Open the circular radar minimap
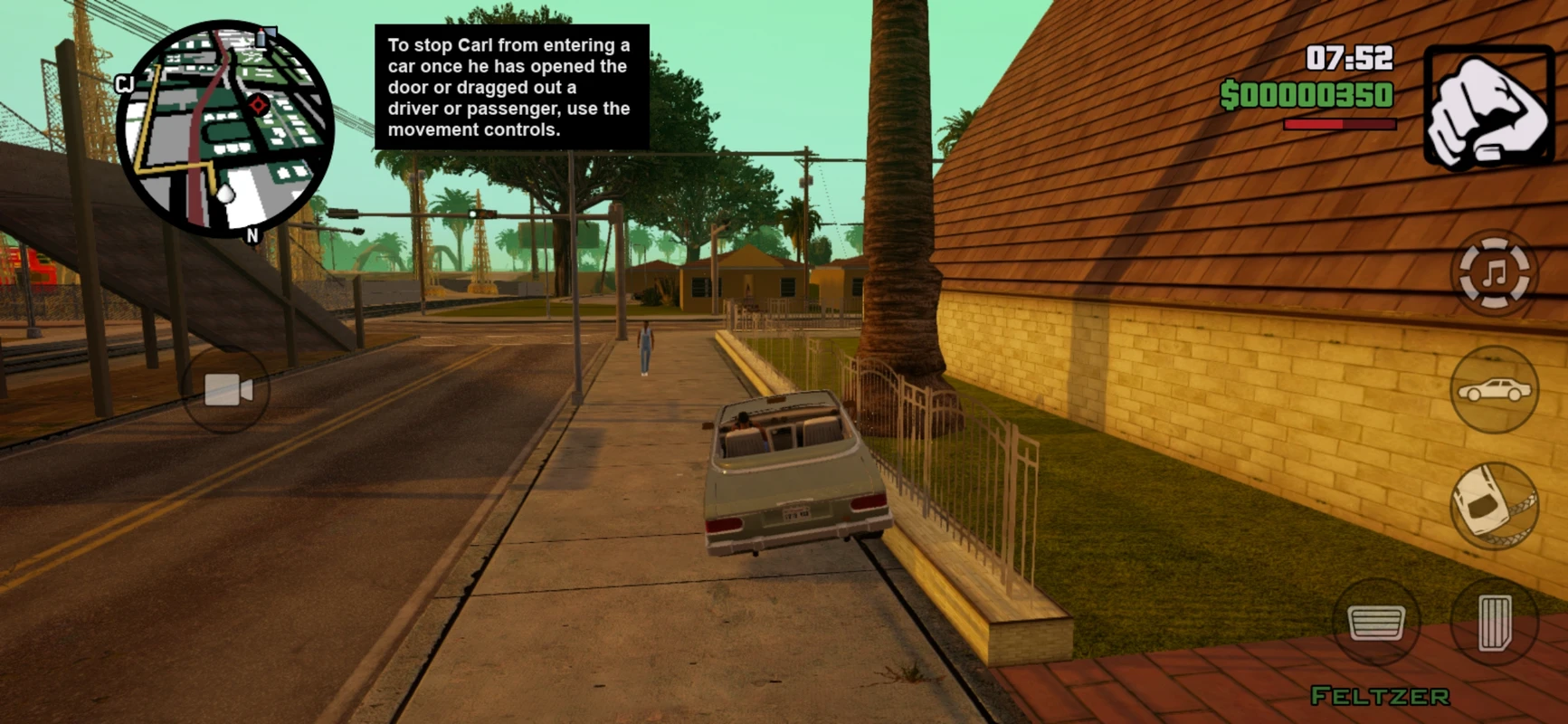 225,129
